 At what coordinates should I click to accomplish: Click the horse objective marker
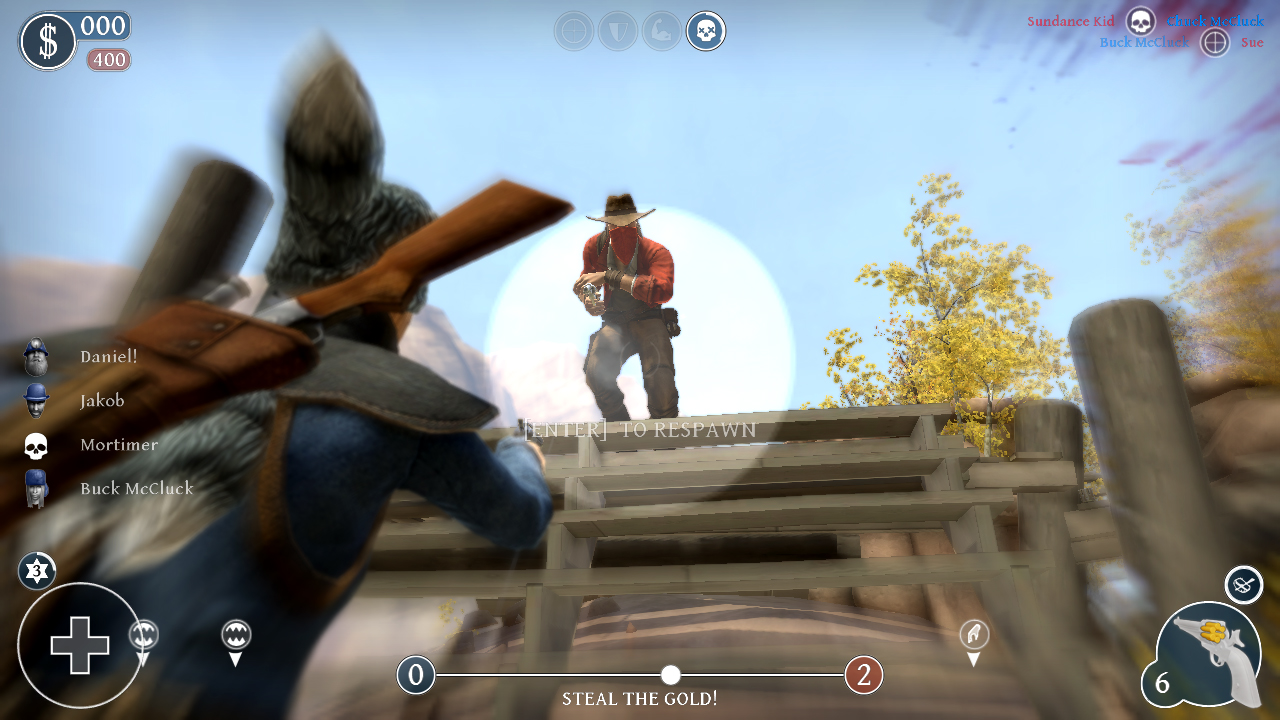tap(974, 634)
